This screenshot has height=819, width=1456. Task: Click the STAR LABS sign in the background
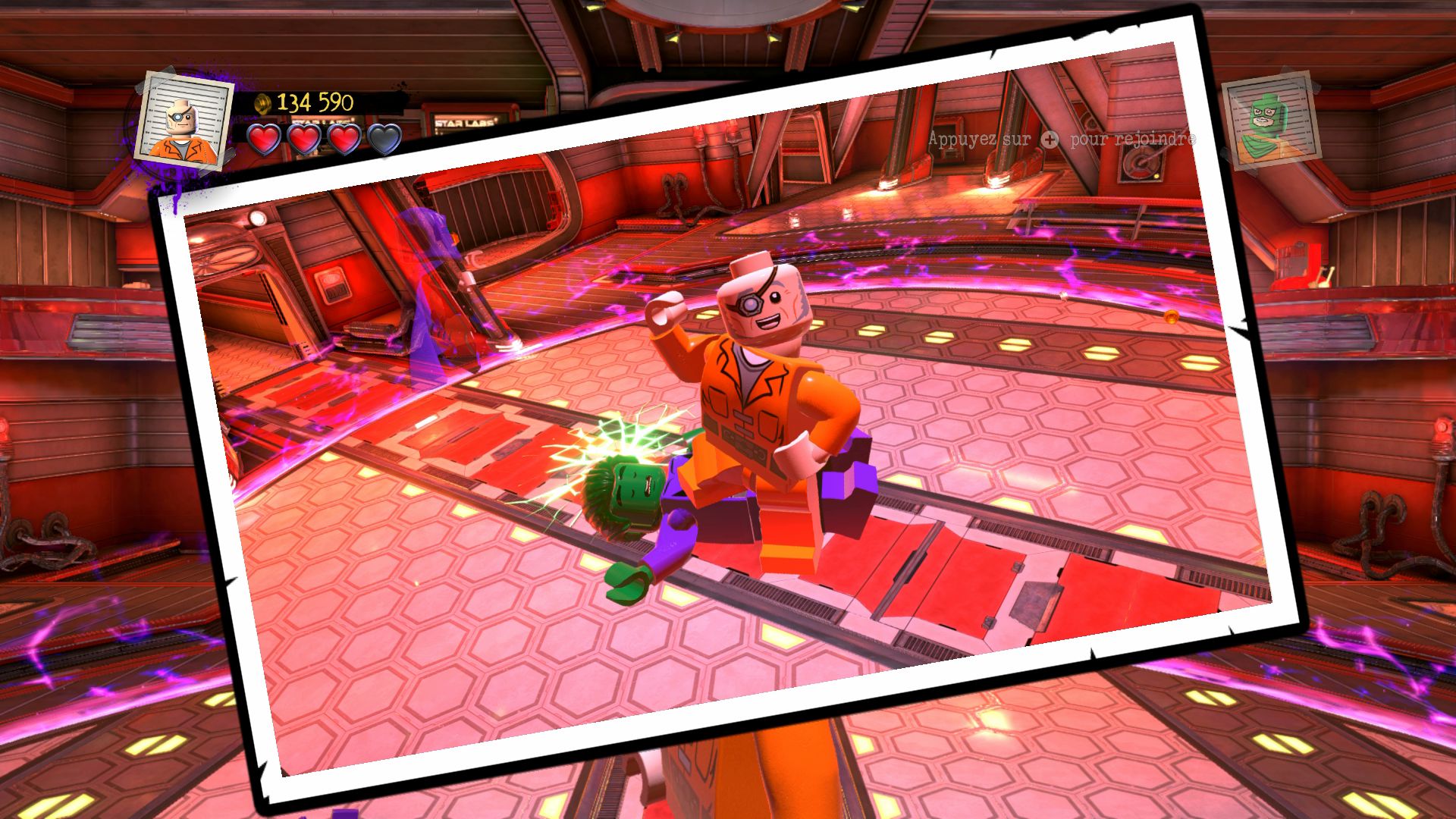[464, 120]
